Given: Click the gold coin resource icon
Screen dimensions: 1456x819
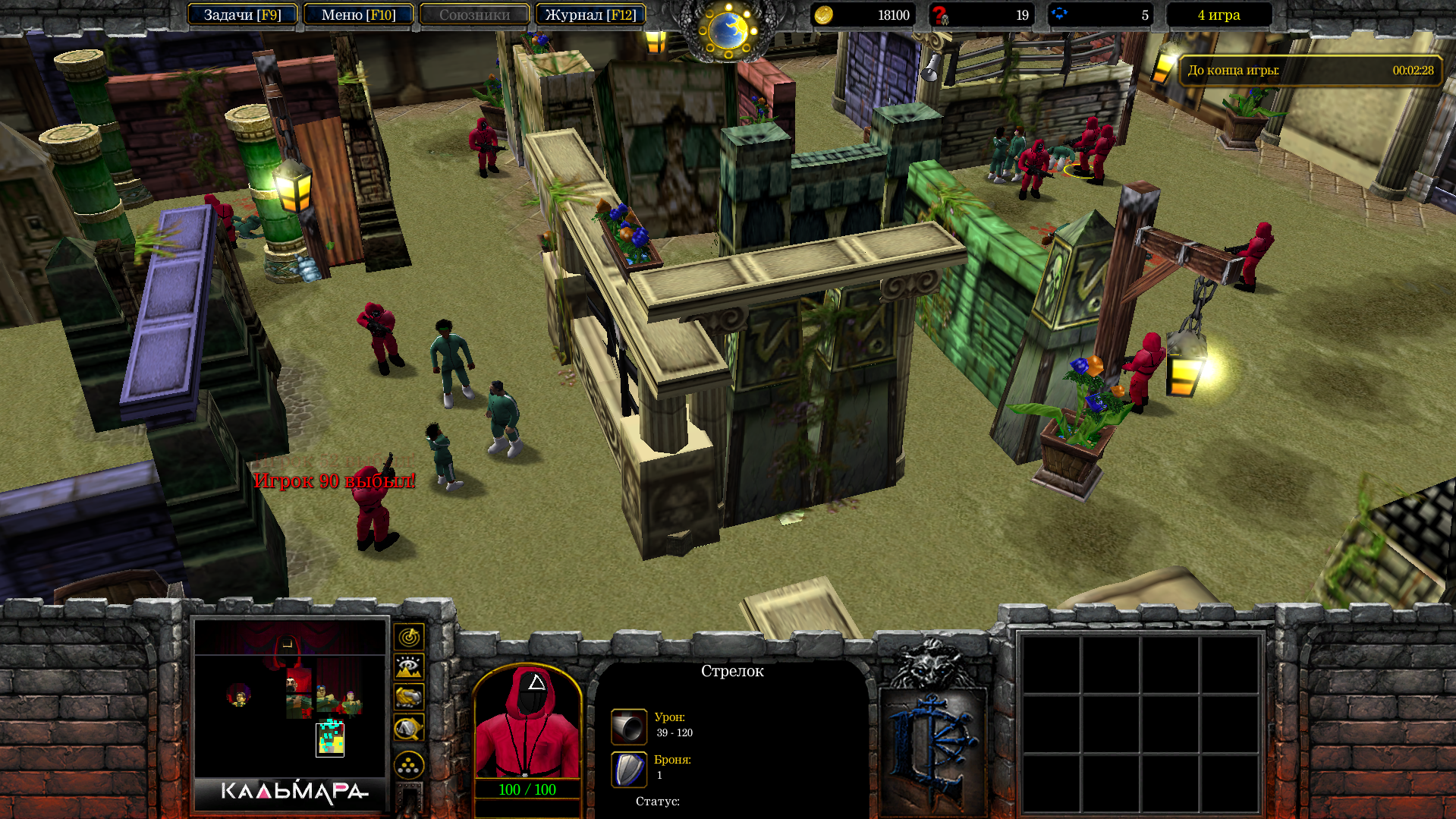Looking at the screenshot, I should [823, 15].
